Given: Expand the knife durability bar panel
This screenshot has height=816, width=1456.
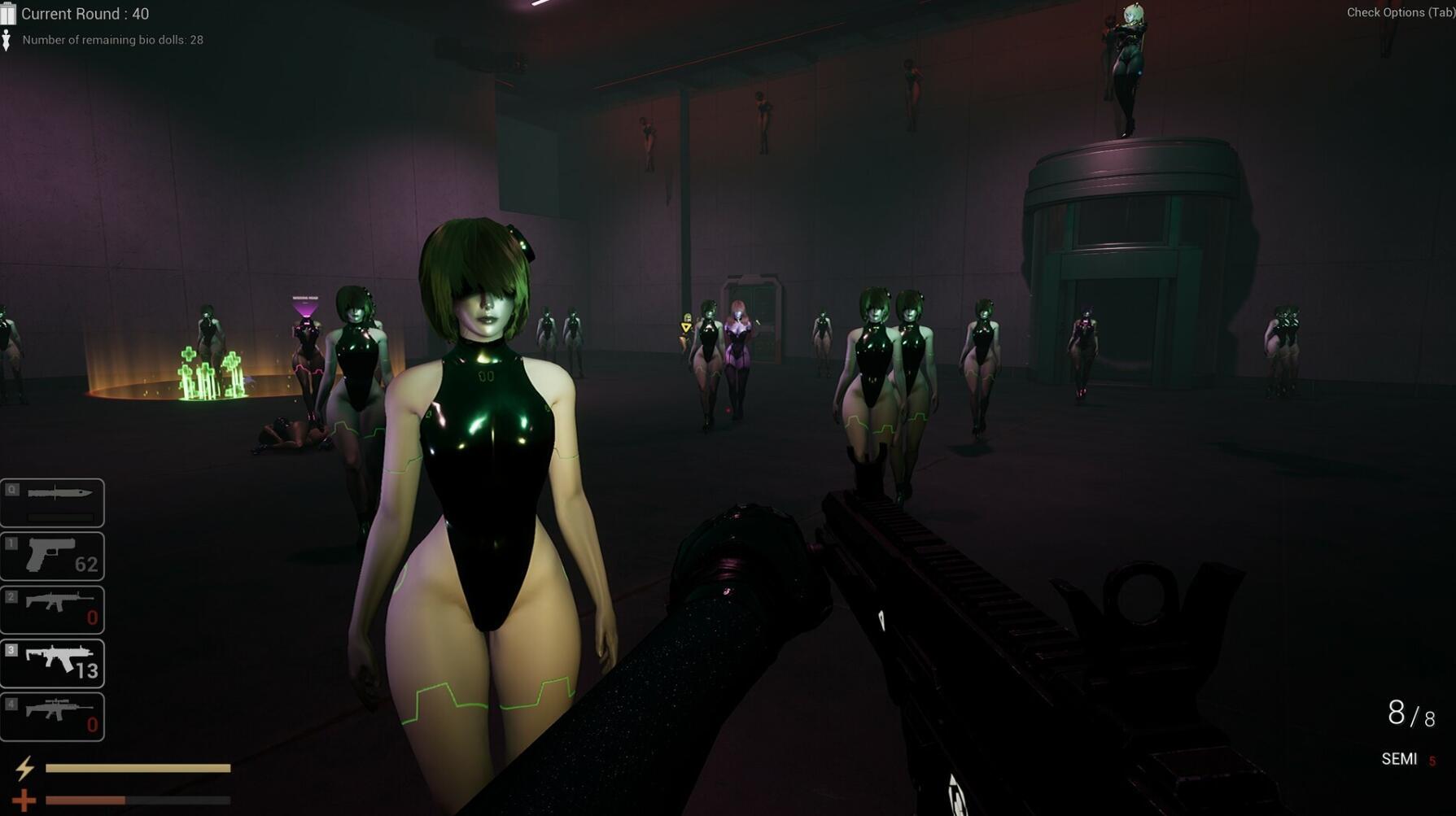Looking at the screenshot, I should (61, 516).
